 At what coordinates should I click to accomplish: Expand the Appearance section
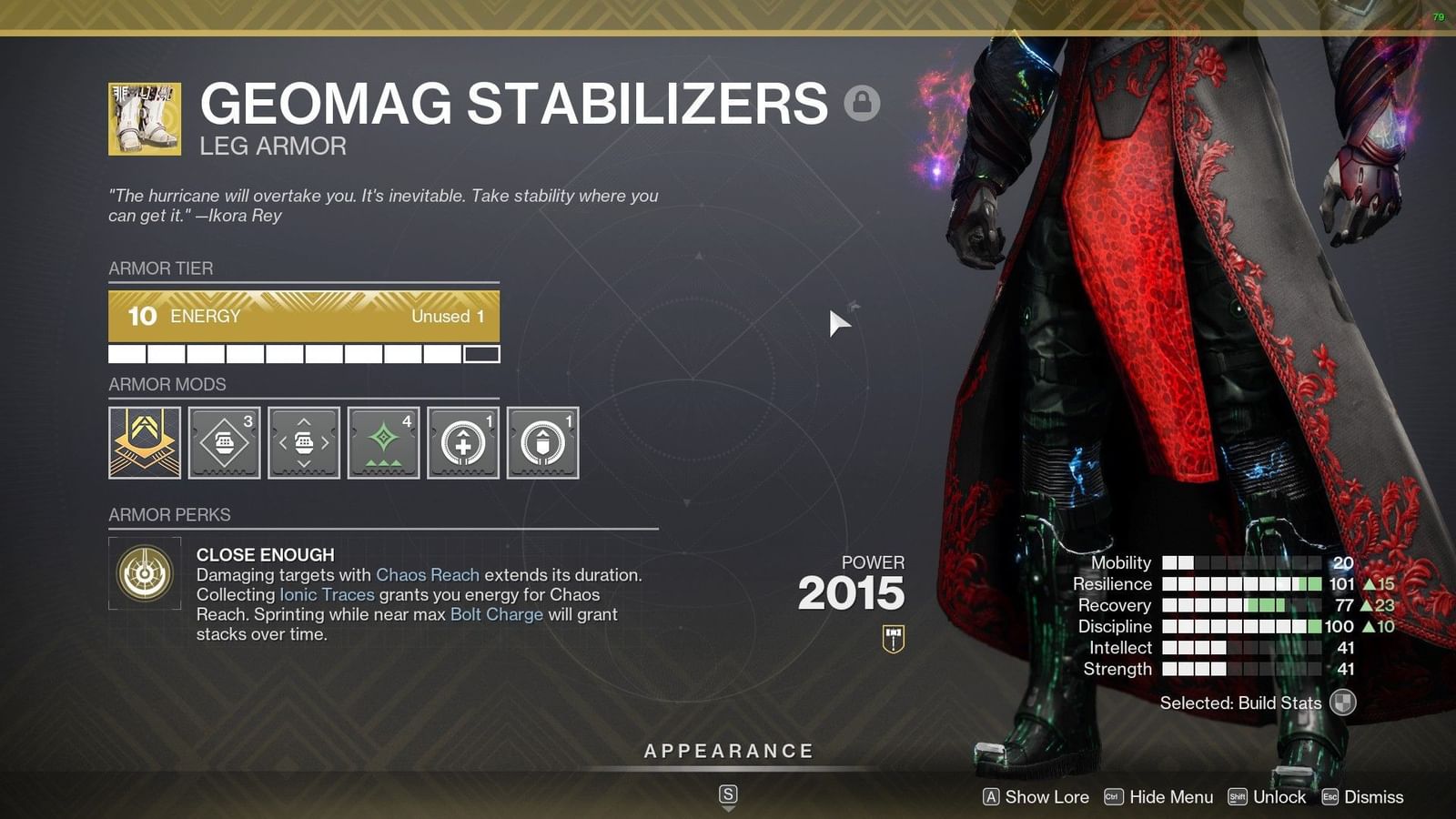tap(727, 751)
